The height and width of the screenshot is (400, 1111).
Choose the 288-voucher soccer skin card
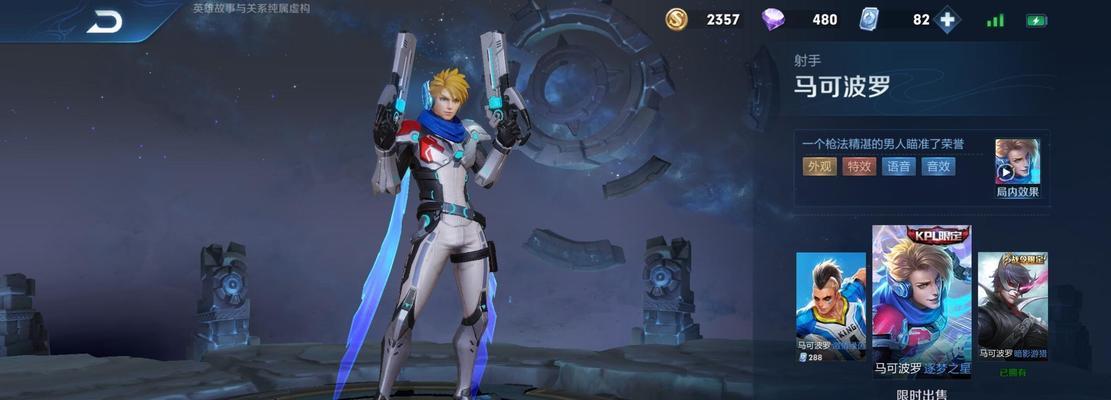pos(830,306)
